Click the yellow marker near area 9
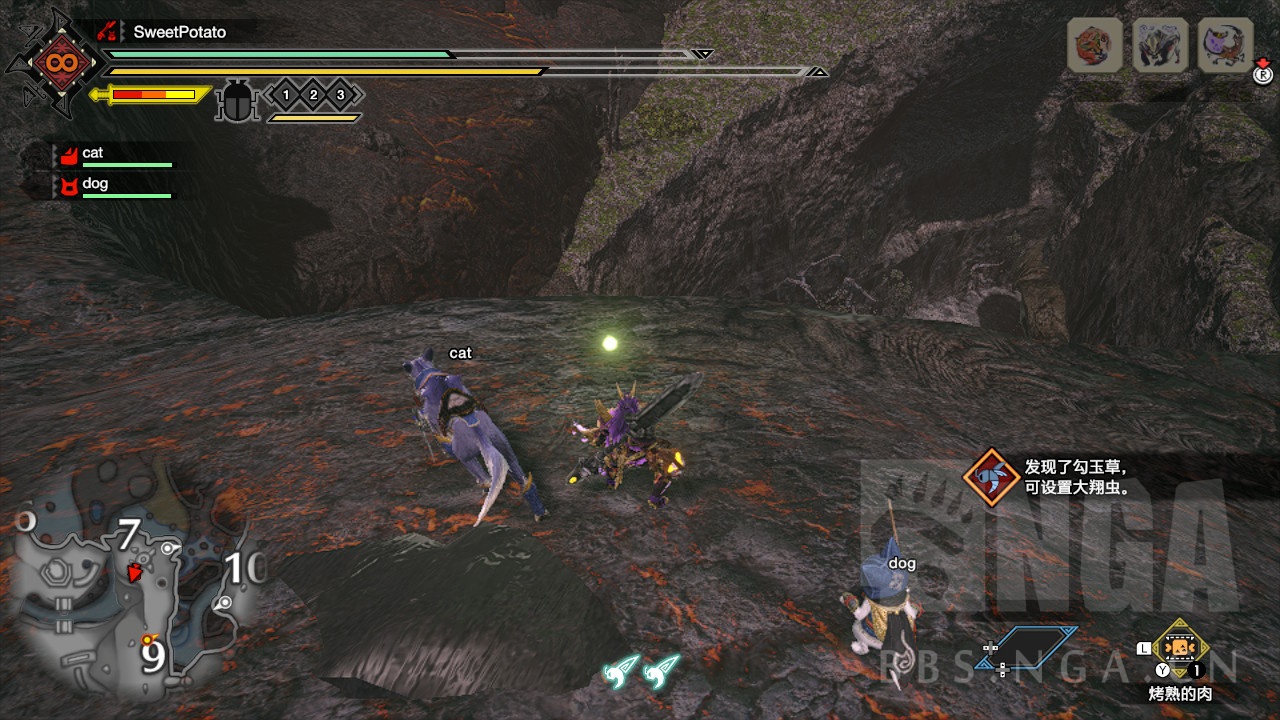Screen dimensions: 1280x720 pos(149,639)
